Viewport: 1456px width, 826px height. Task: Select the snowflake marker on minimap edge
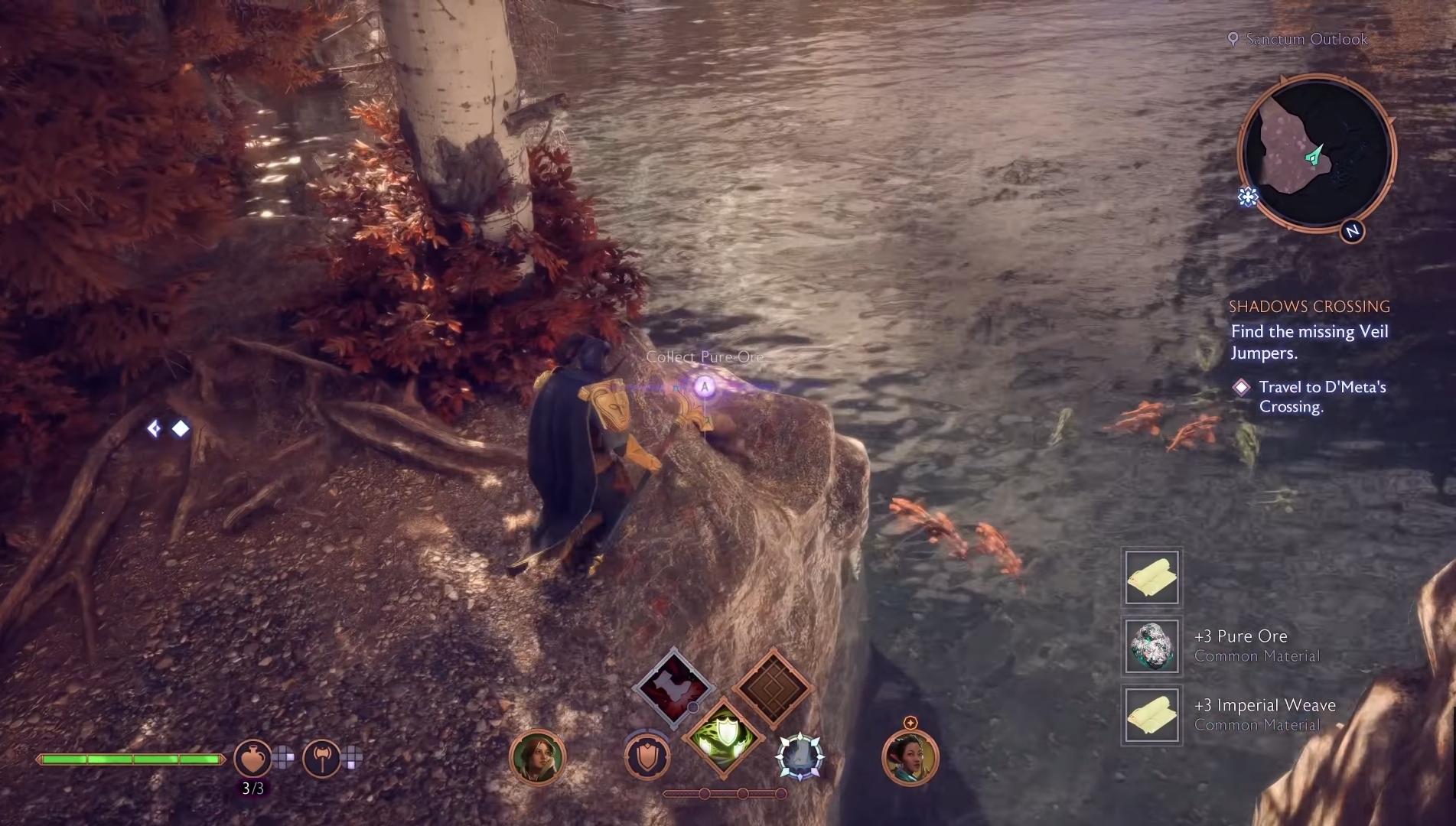click(1248, 197)
